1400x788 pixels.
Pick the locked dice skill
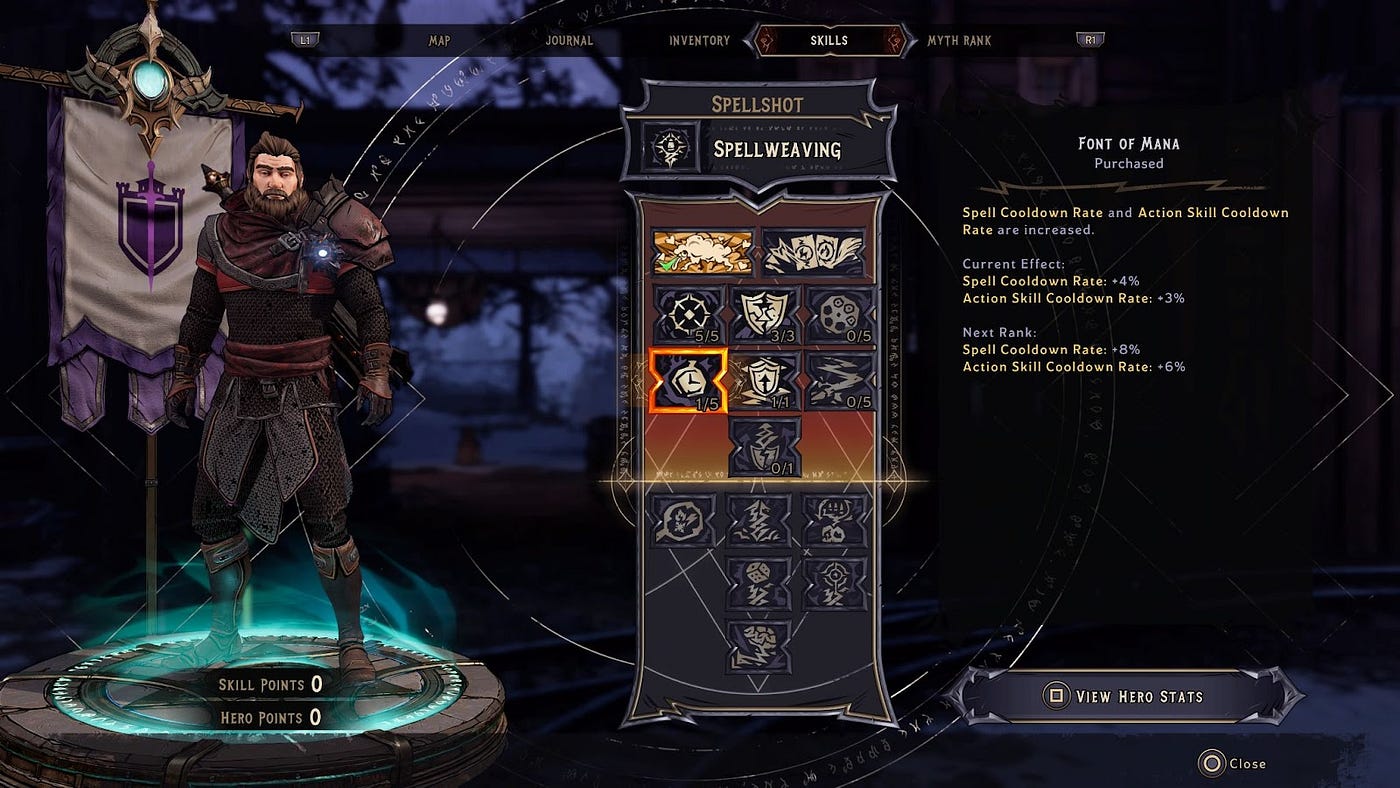tap(764, 583)
